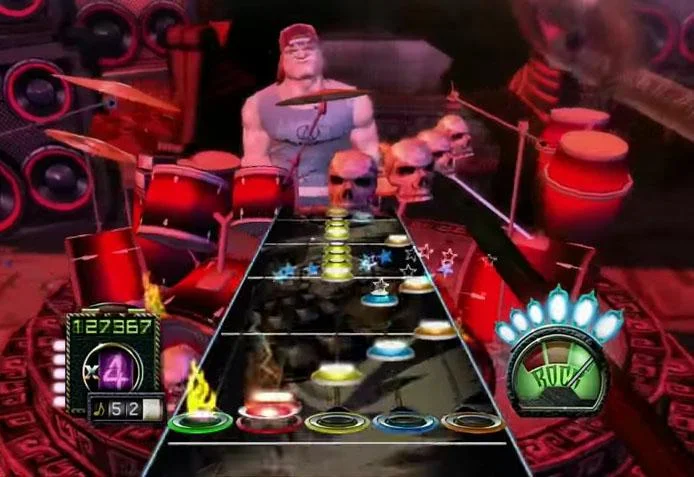
Task: Tap the blue fret button
Action: (x=405, y=423)
